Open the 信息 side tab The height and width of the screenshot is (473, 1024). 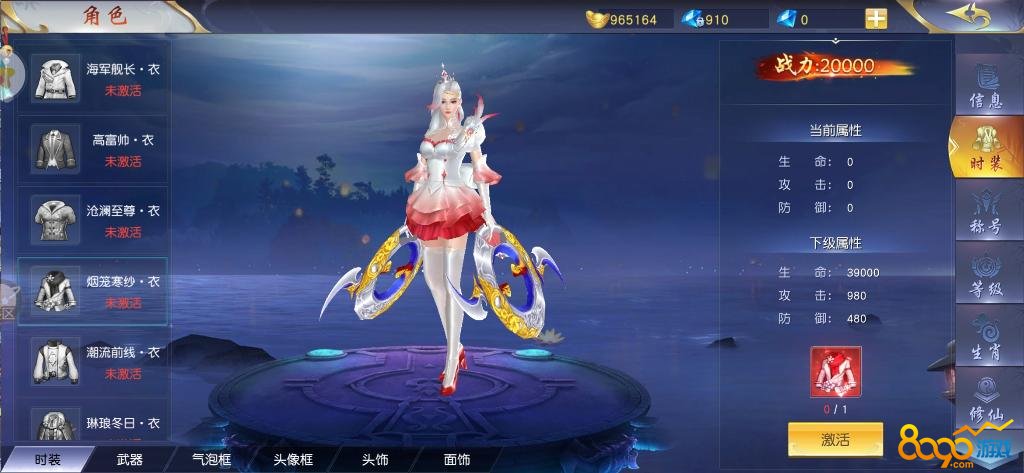coord(985,86)
